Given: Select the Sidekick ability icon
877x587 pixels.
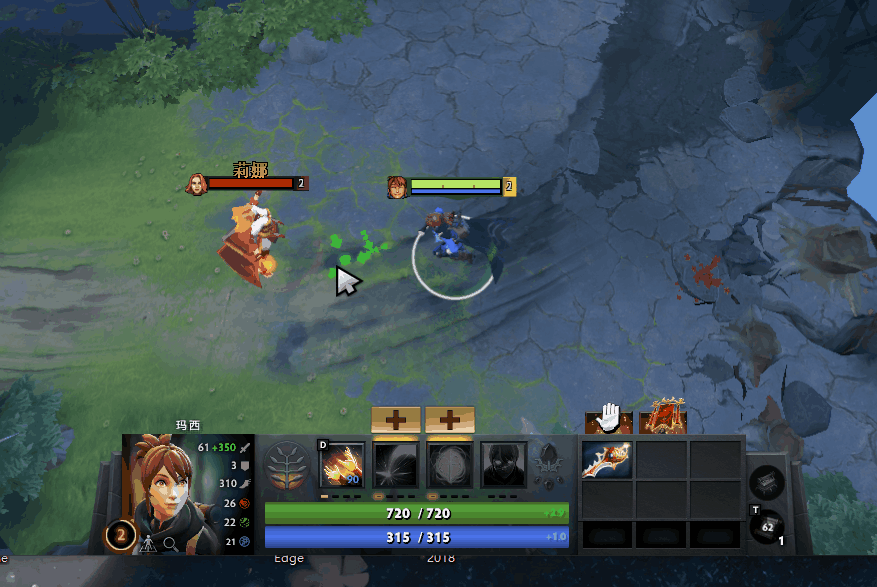Looking at the screenshot, I should point(450,465).
